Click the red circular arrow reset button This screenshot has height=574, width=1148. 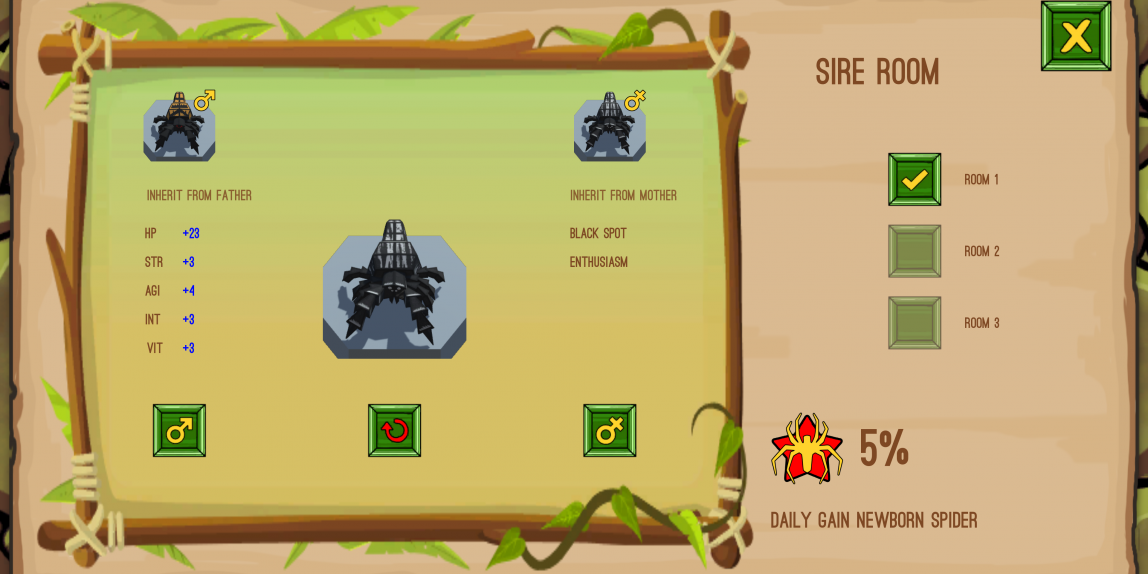(394, 431)
